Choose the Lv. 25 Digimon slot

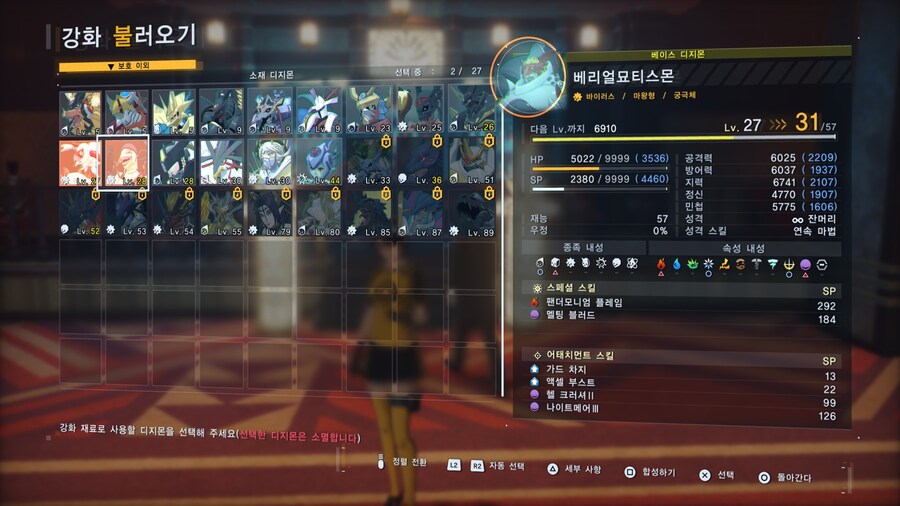click(x=420, y=111)
